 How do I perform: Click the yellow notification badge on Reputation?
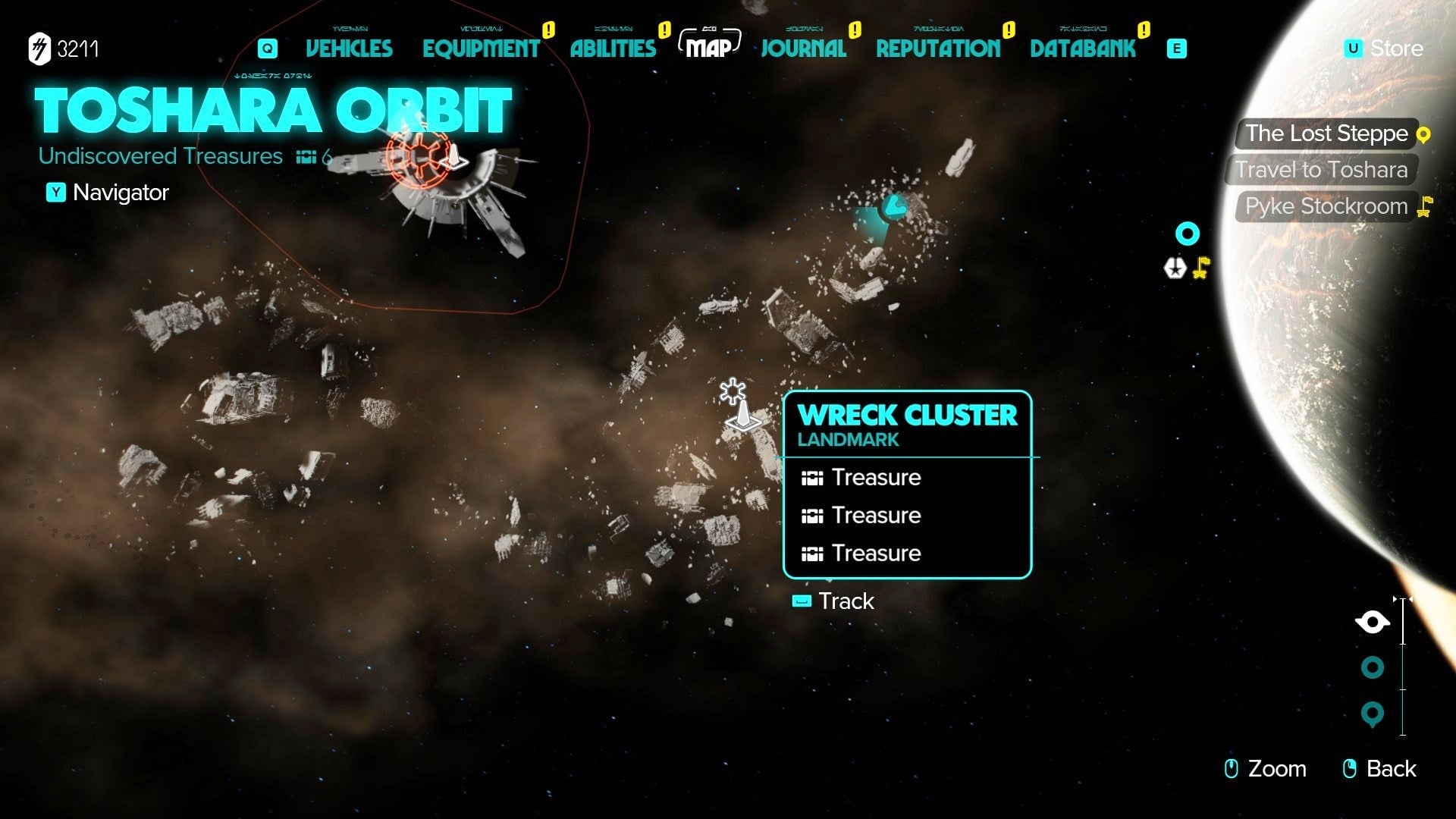[1008, 31]
